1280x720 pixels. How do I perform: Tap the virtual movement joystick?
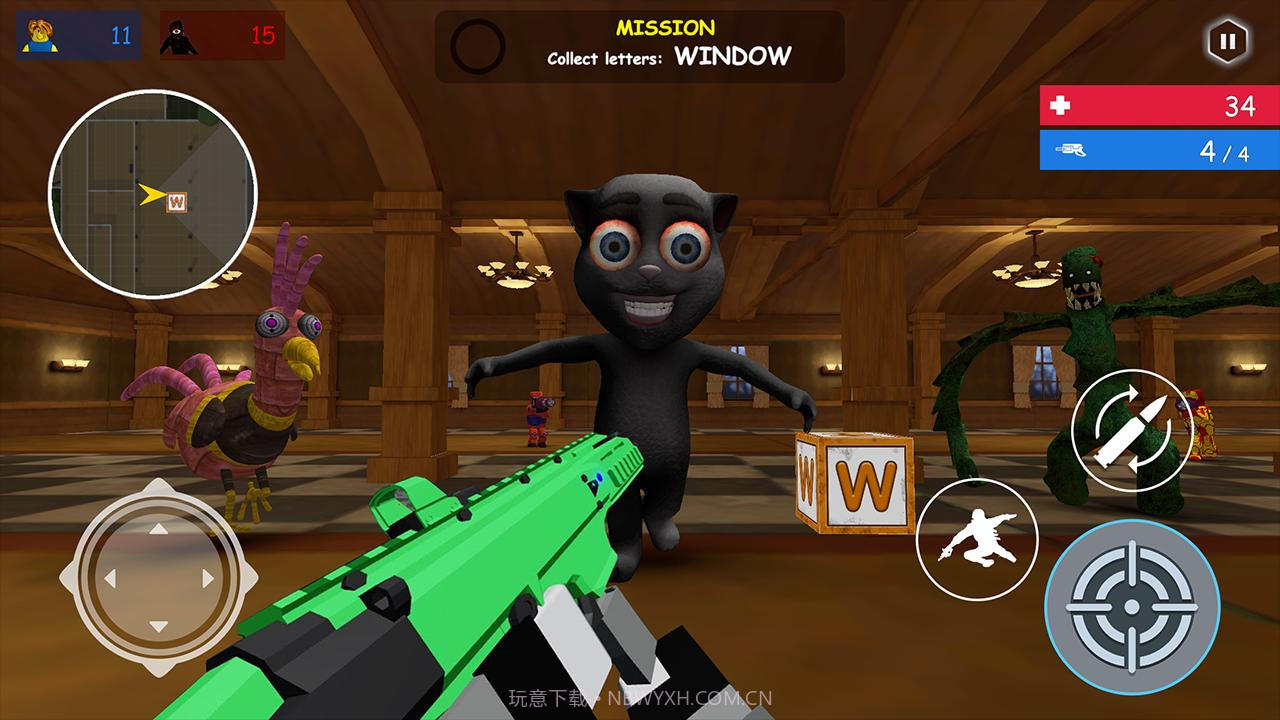159,577
